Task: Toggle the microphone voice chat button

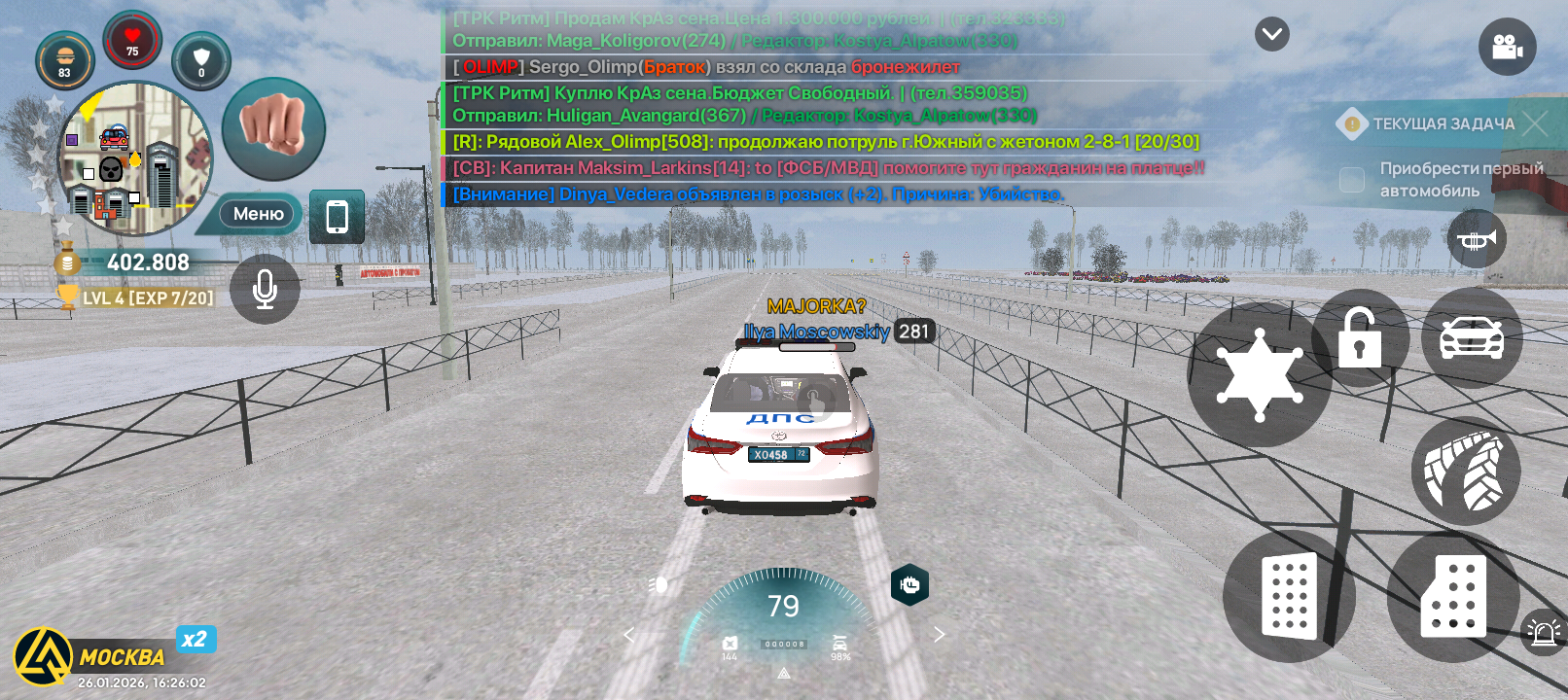Action: (265, 289)
